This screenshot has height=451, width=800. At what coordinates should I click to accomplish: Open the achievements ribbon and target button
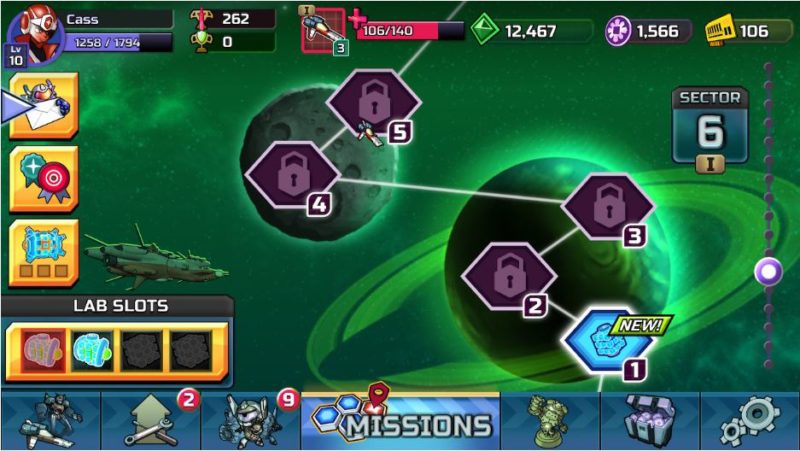click(x=43, y=178)
